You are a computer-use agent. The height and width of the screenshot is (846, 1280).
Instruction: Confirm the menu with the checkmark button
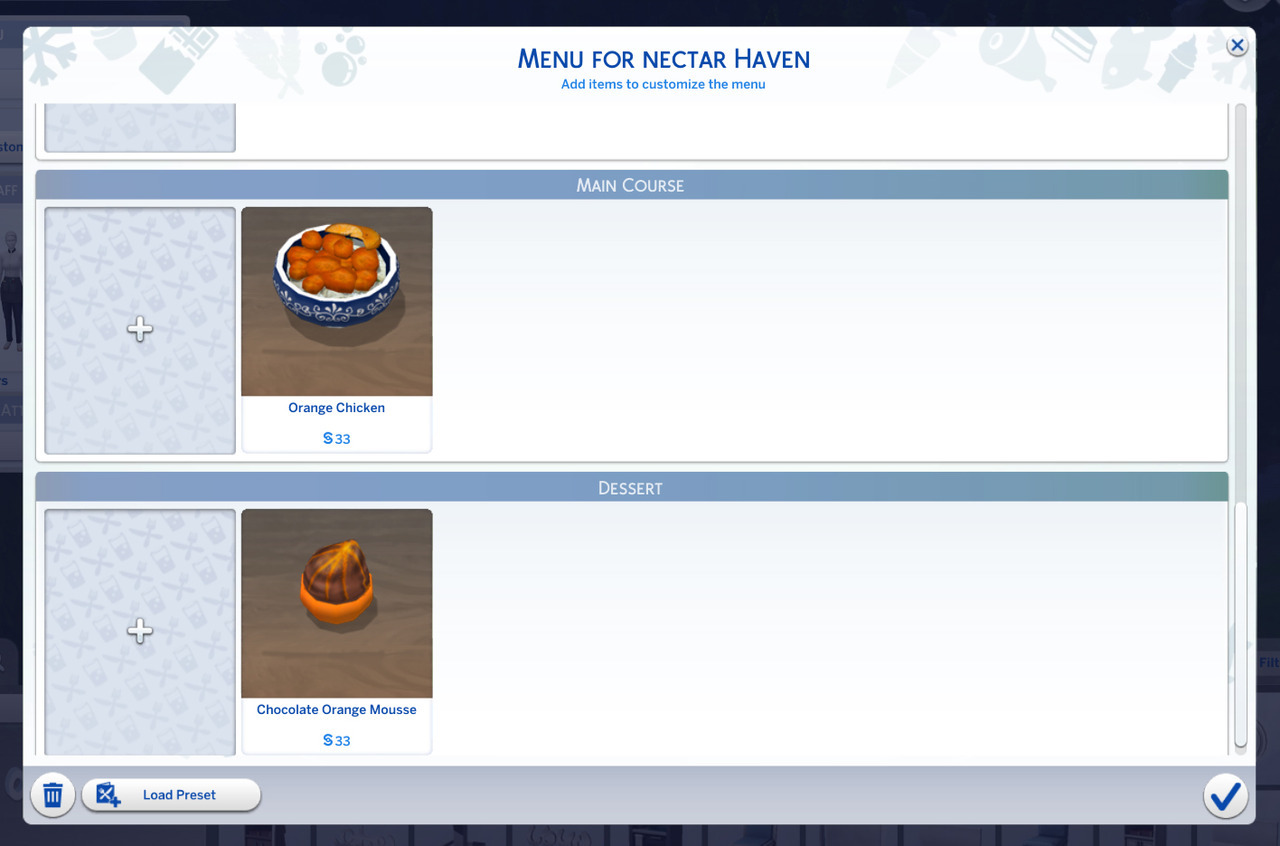[x=1225, y=796]
